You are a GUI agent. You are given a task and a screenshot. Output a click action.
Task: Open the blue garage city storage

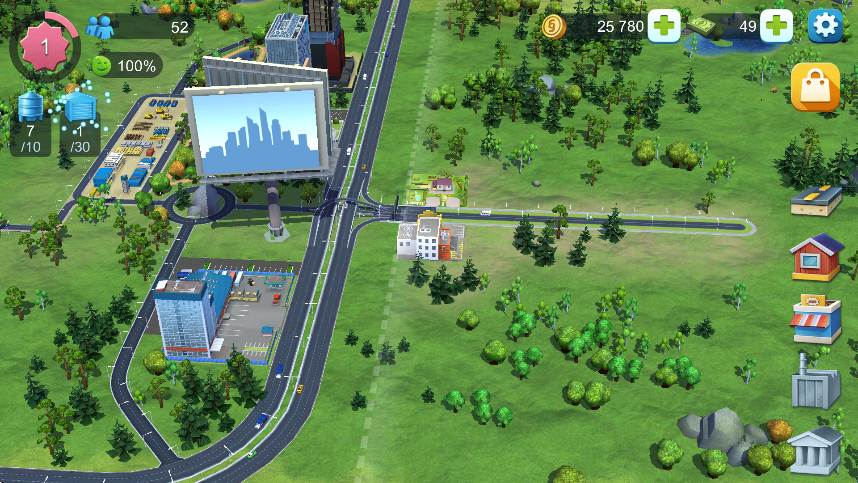[80, 106]
